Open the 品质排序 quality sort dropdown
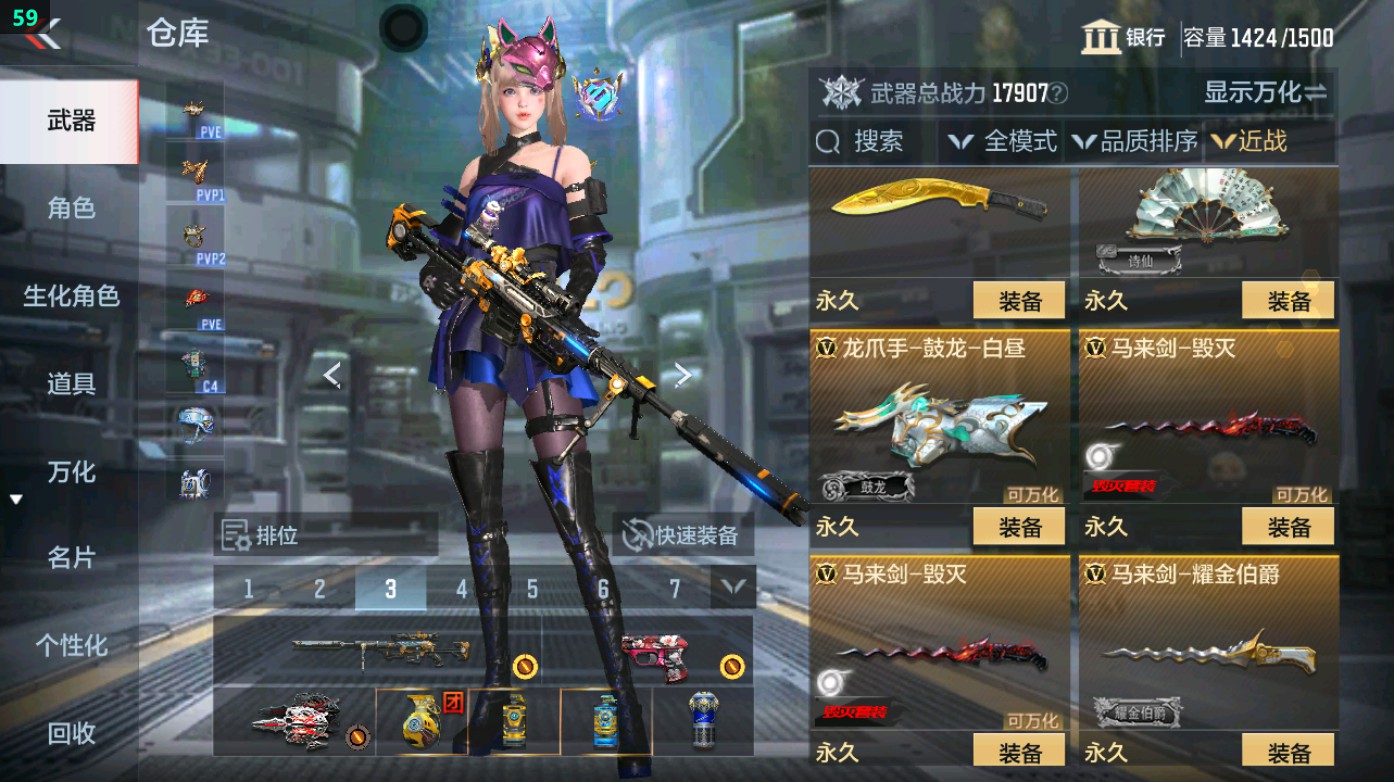This screenshot has height=782, width=1394. tap(1139, 141)
